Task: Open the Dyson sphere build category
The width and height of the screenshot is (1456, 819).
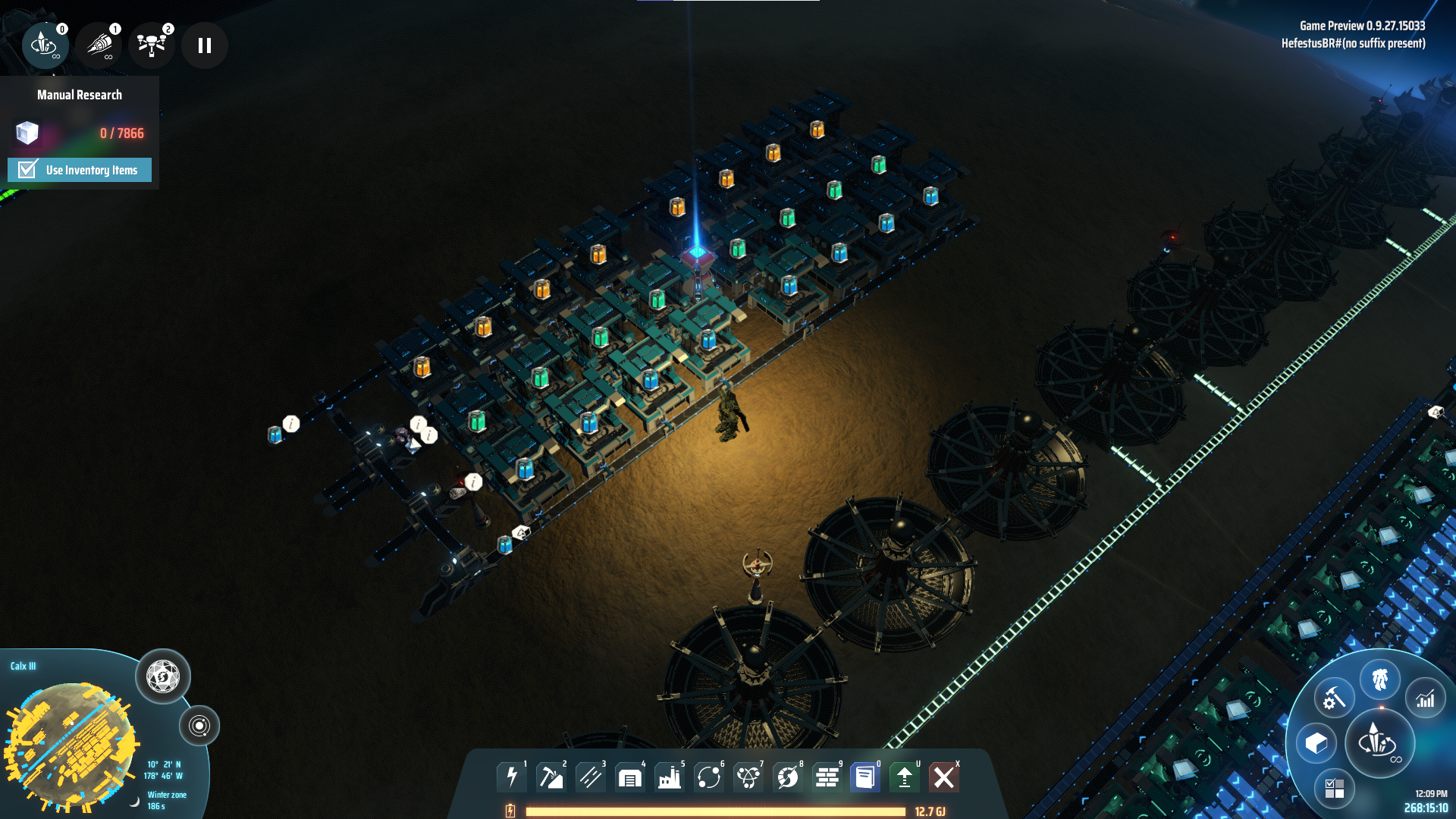Action: (x=788, y=777)
